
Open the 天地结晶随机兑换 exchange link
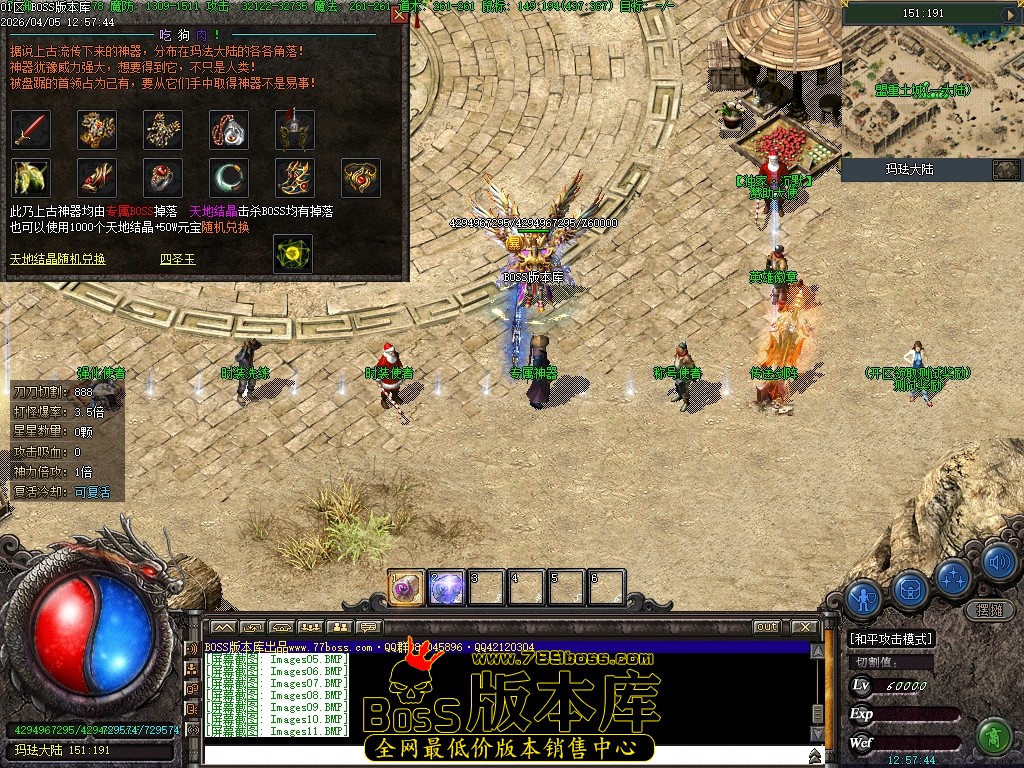point(57,259)
